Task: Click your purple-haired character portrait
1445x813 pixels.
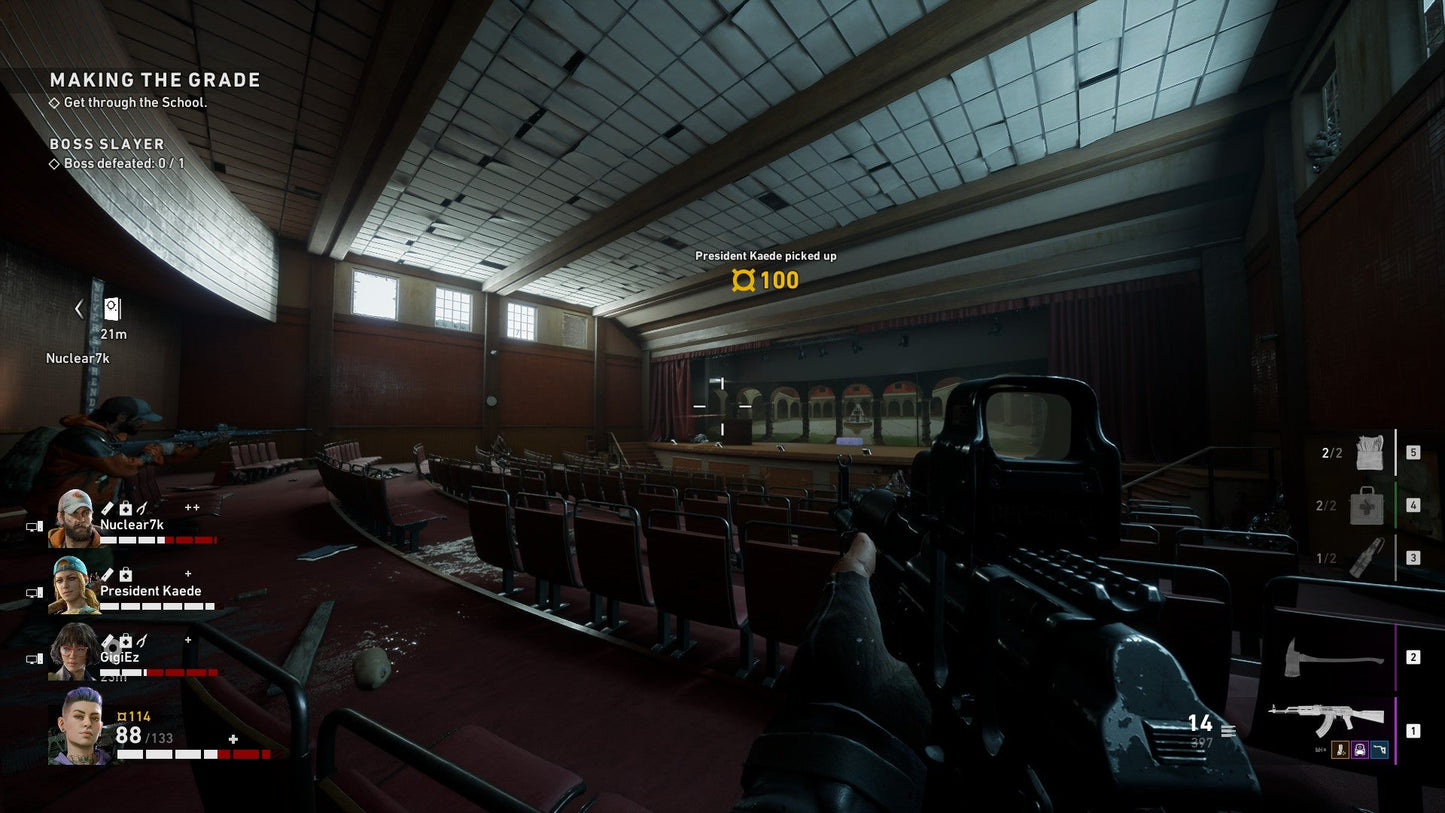Action: click(x=80, y=727)
